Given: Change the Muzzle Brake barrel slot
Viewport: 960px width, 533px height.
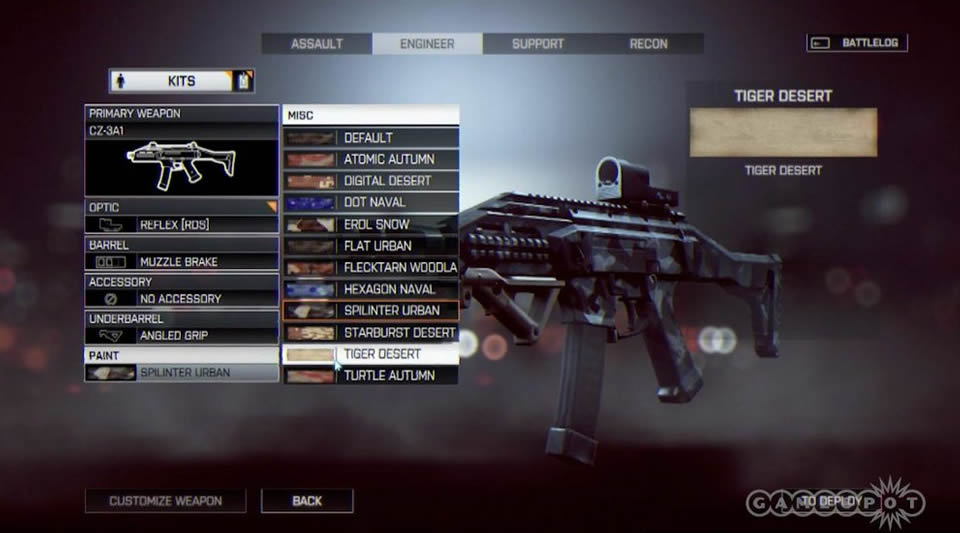Looking at the screenshot, I should tap(181, 261).
